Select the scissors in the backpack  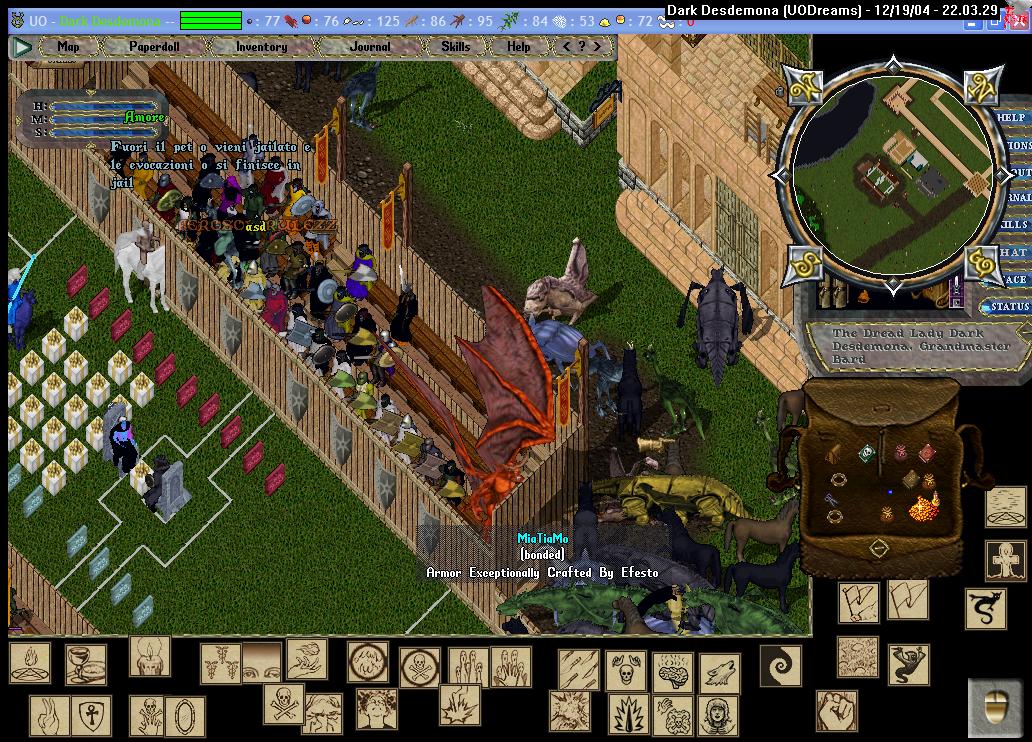click(x=832, y=498)
